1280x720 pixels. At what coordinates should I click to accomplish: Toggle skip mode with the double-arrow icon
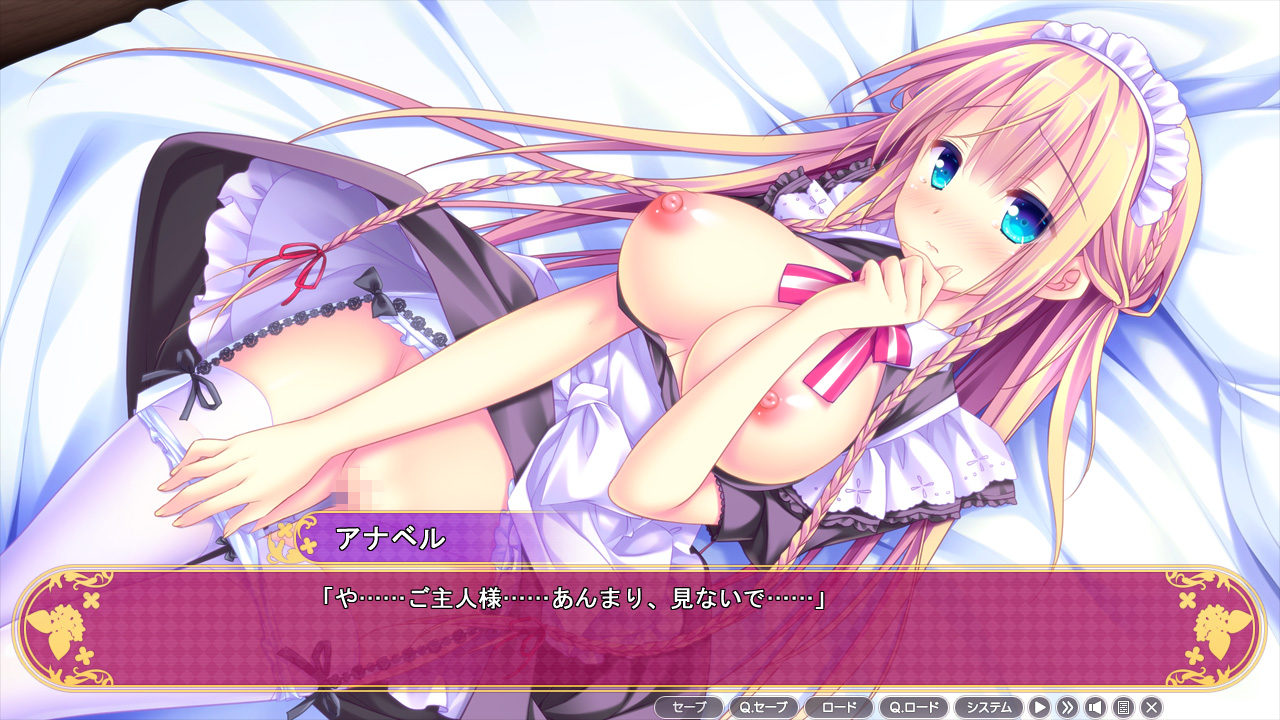pos(1067,707)
